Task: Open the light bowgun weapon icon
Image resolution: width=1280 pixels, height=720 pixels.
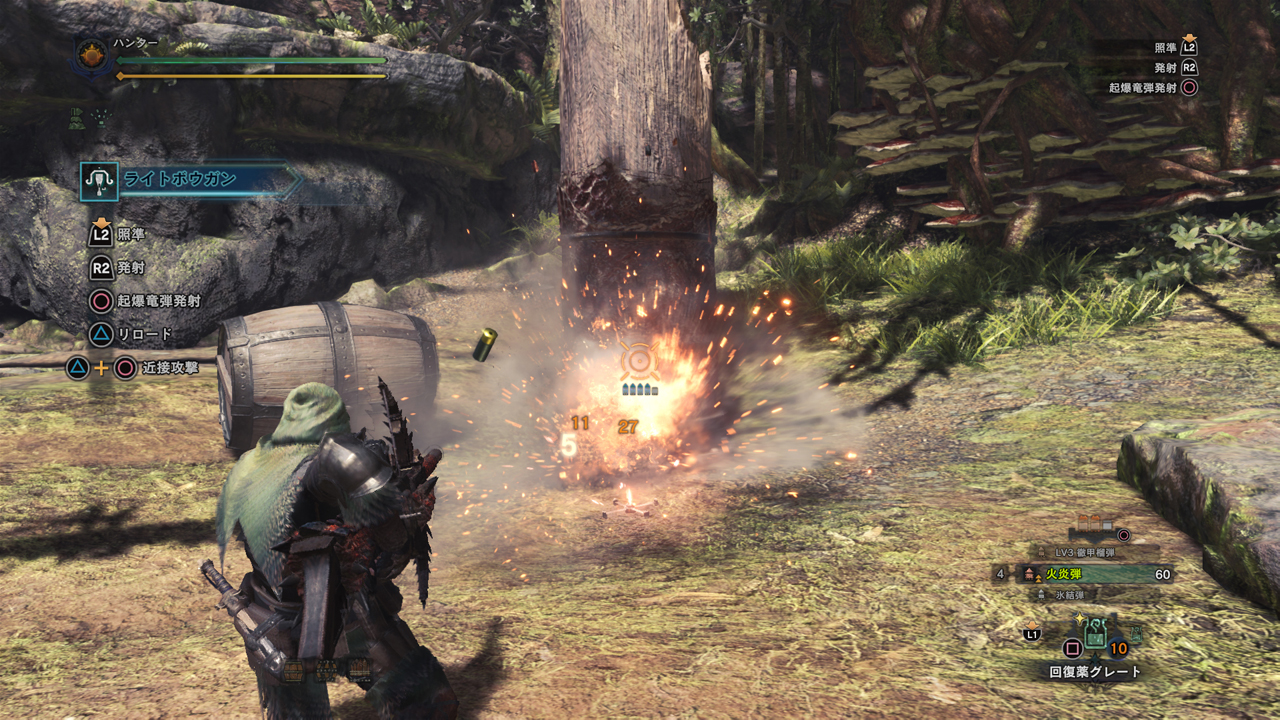Action: click(x=100, y=181)
